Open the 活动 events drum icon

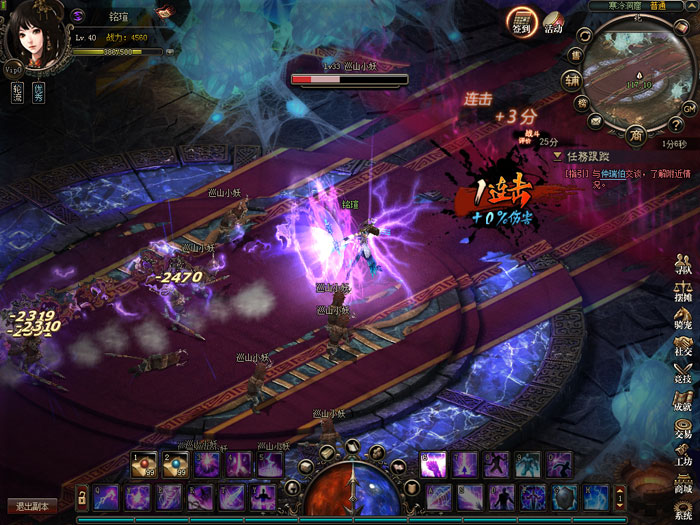coord(554,22)
